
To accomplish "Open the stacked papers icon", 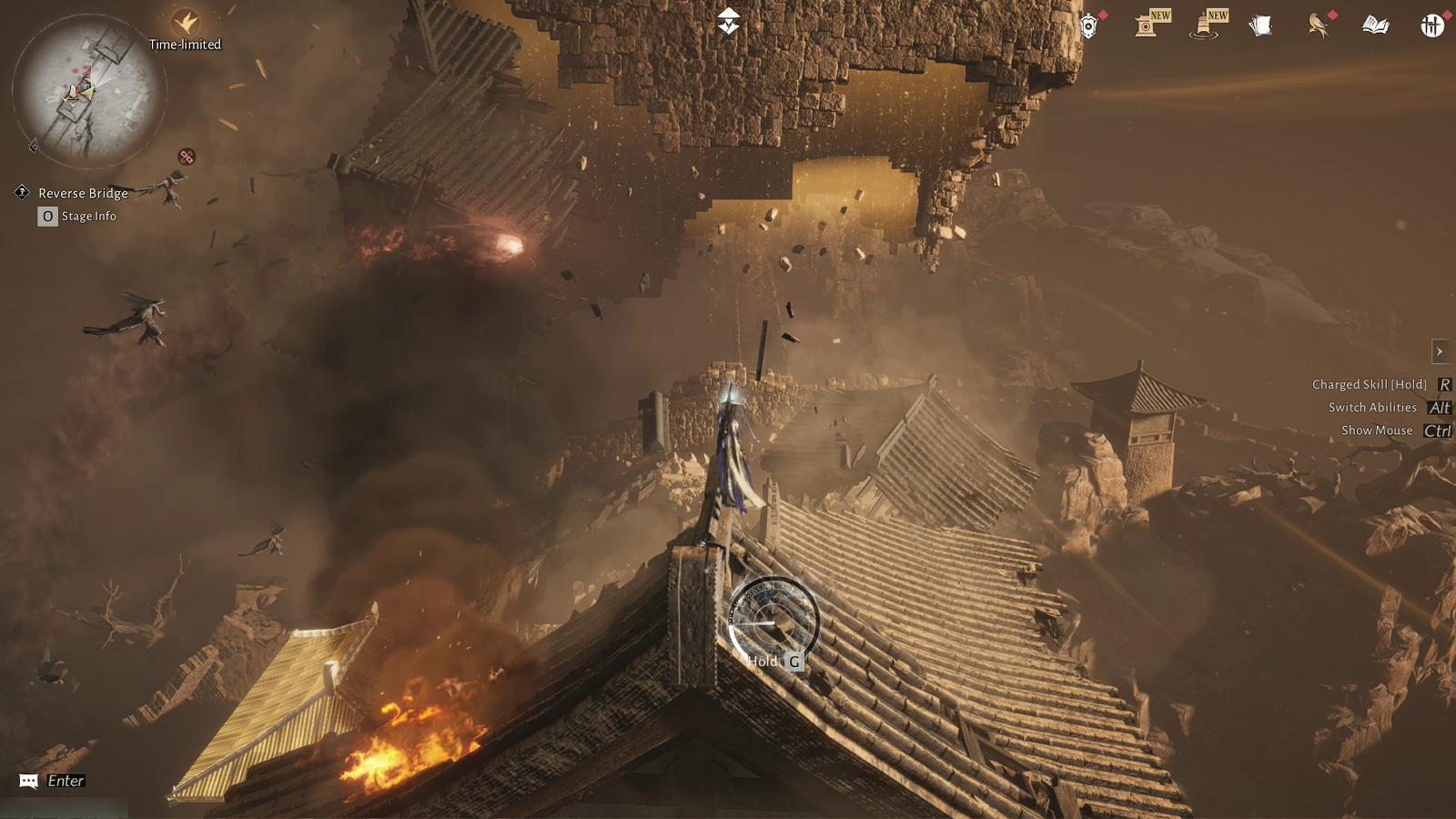I will [1260, 25].
